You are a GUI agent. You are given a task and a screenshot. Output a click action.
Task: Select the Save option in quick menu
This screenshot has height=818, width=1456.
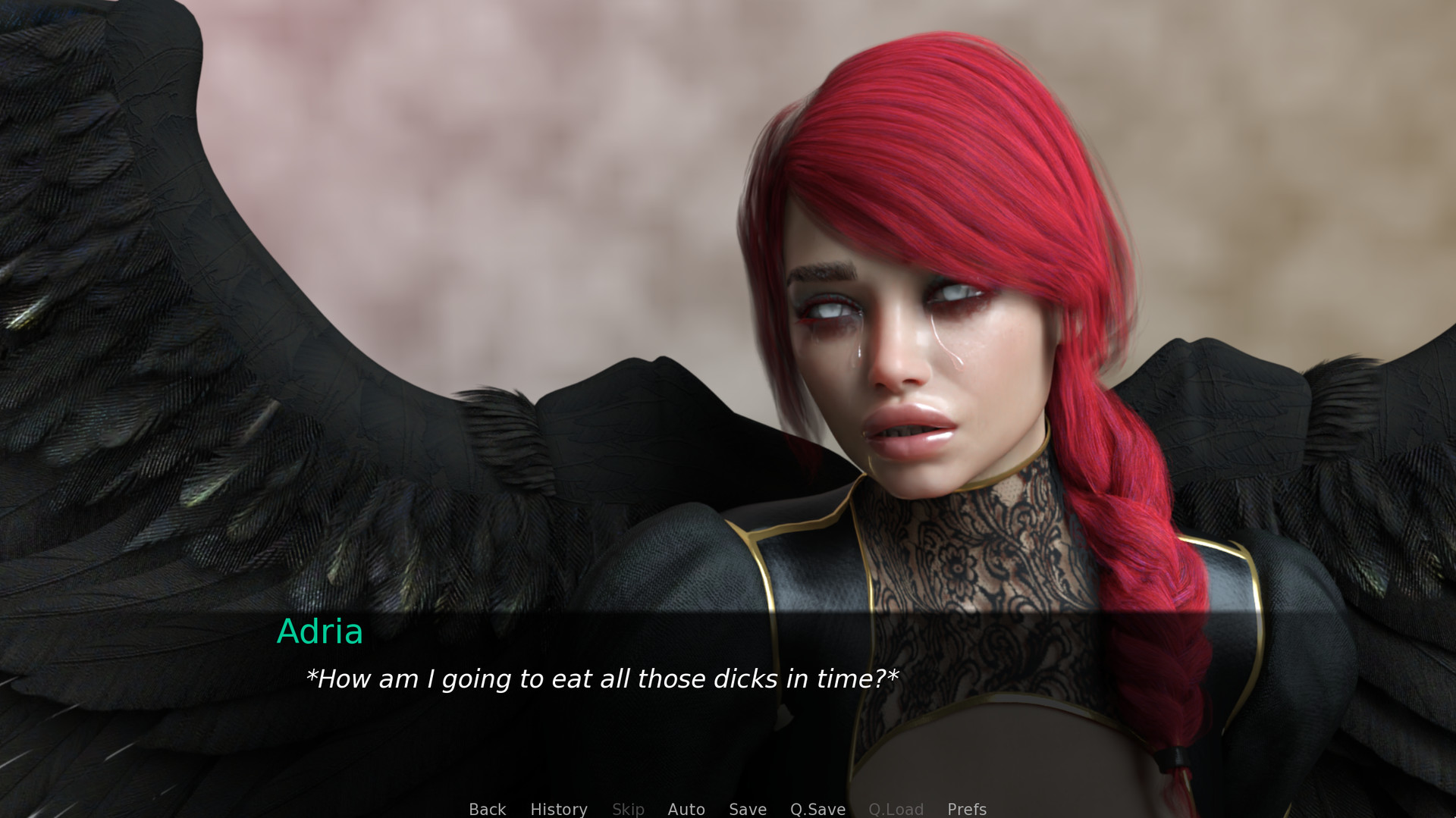747,809
